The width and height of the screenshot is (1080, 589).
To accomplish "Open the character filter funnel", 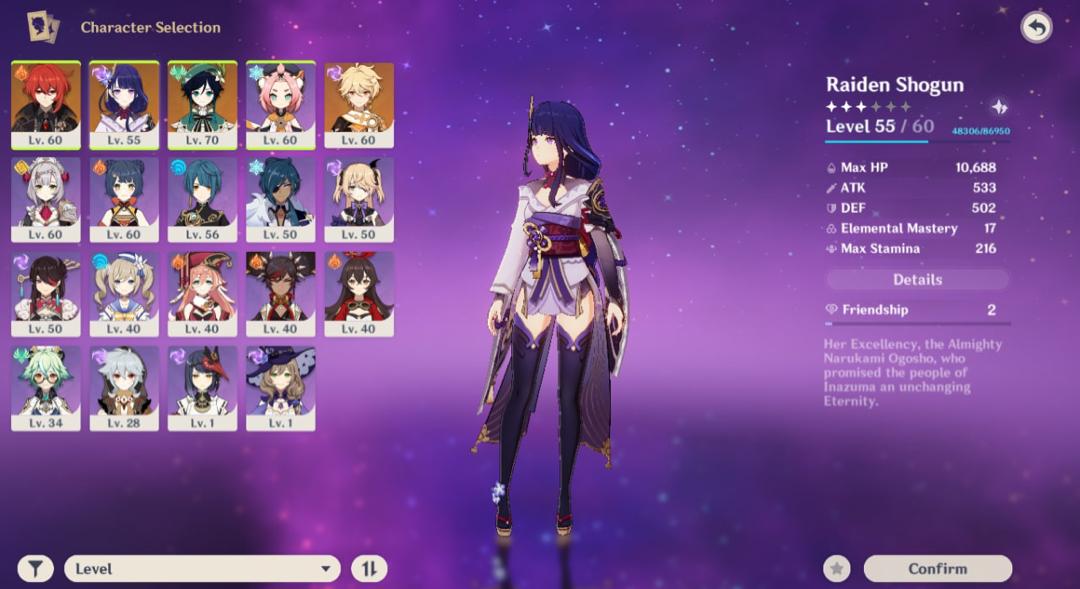I will (x=36, y=569).
